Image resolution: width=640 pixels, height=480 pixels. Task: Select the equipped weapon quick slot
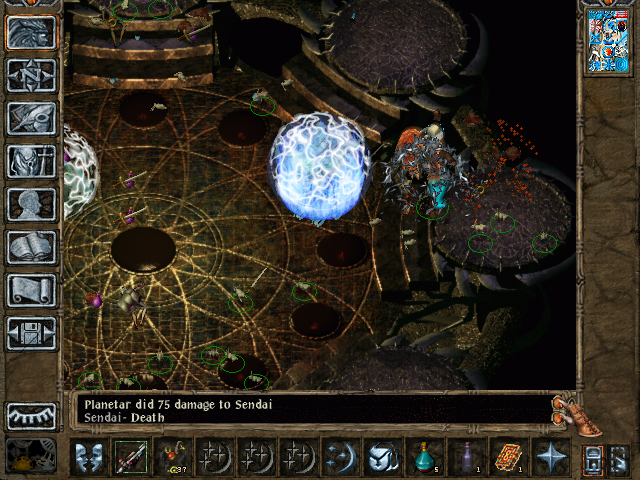tap(130, 457)
